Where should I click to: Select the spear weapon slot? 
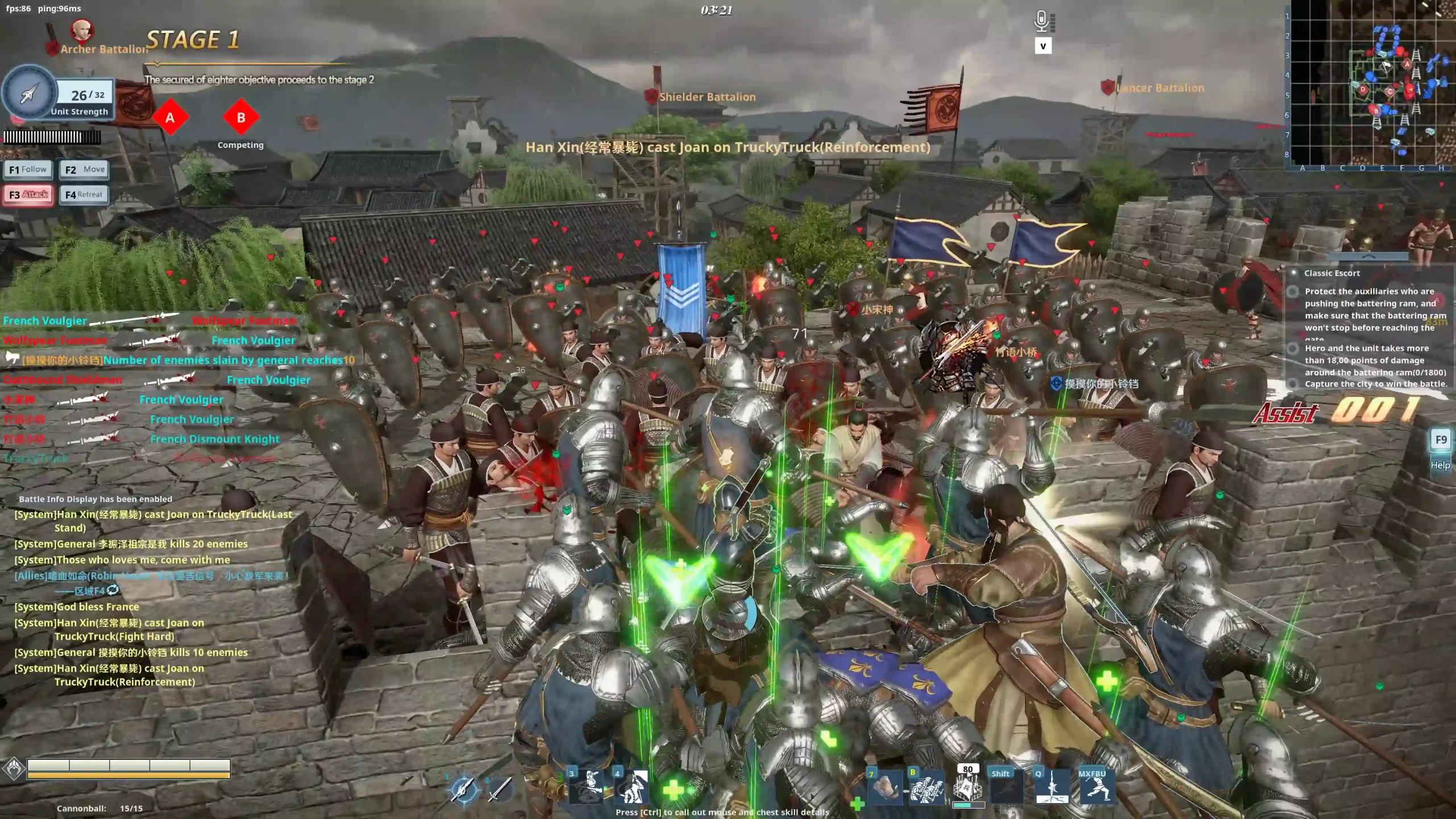(464, 789)
